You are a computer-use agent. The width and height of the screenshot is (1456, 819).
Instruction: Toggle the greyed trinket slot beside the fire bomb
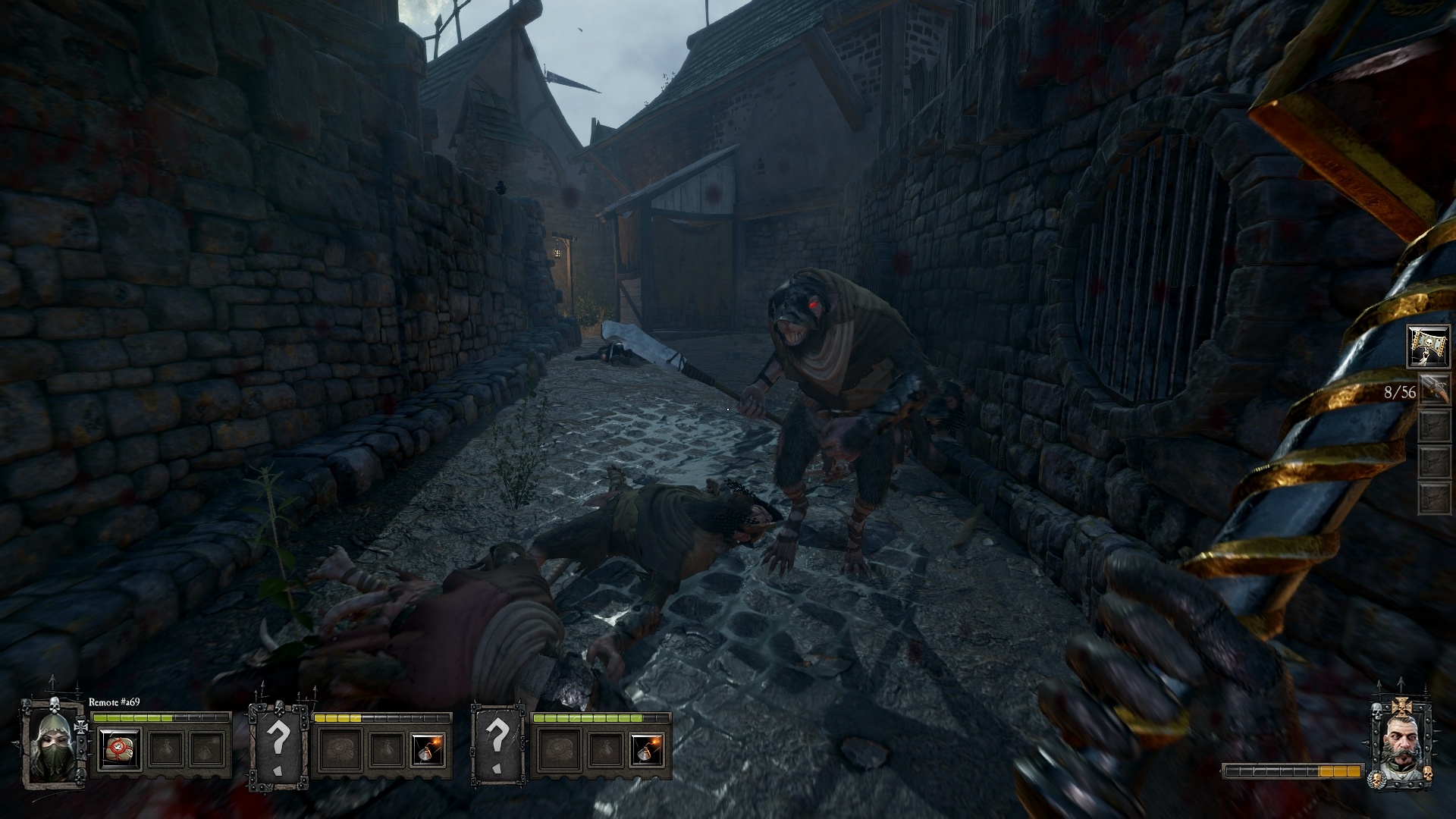click(387, 751)
